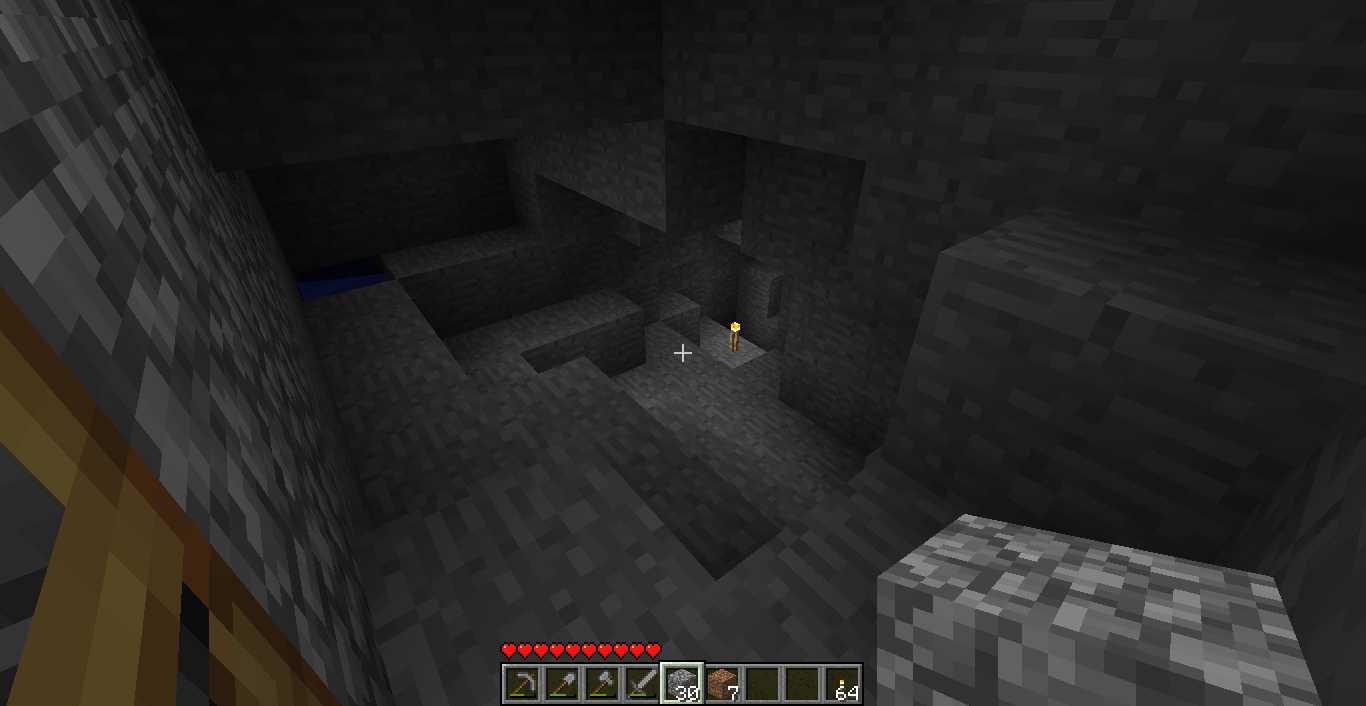Select the torch stack of 64
Image resolution: width=1366 pixels, height=706 pixels.
(x=842, y=684)
